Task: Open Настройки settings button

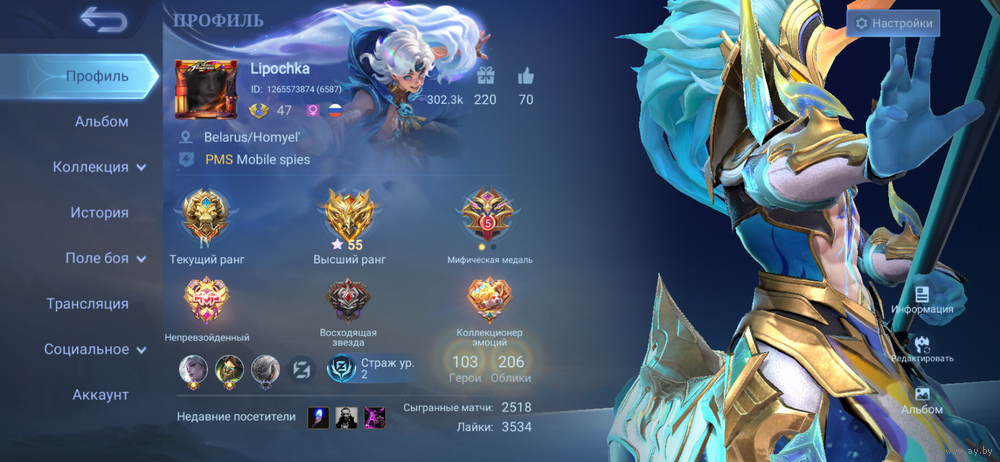Action: 893,23
